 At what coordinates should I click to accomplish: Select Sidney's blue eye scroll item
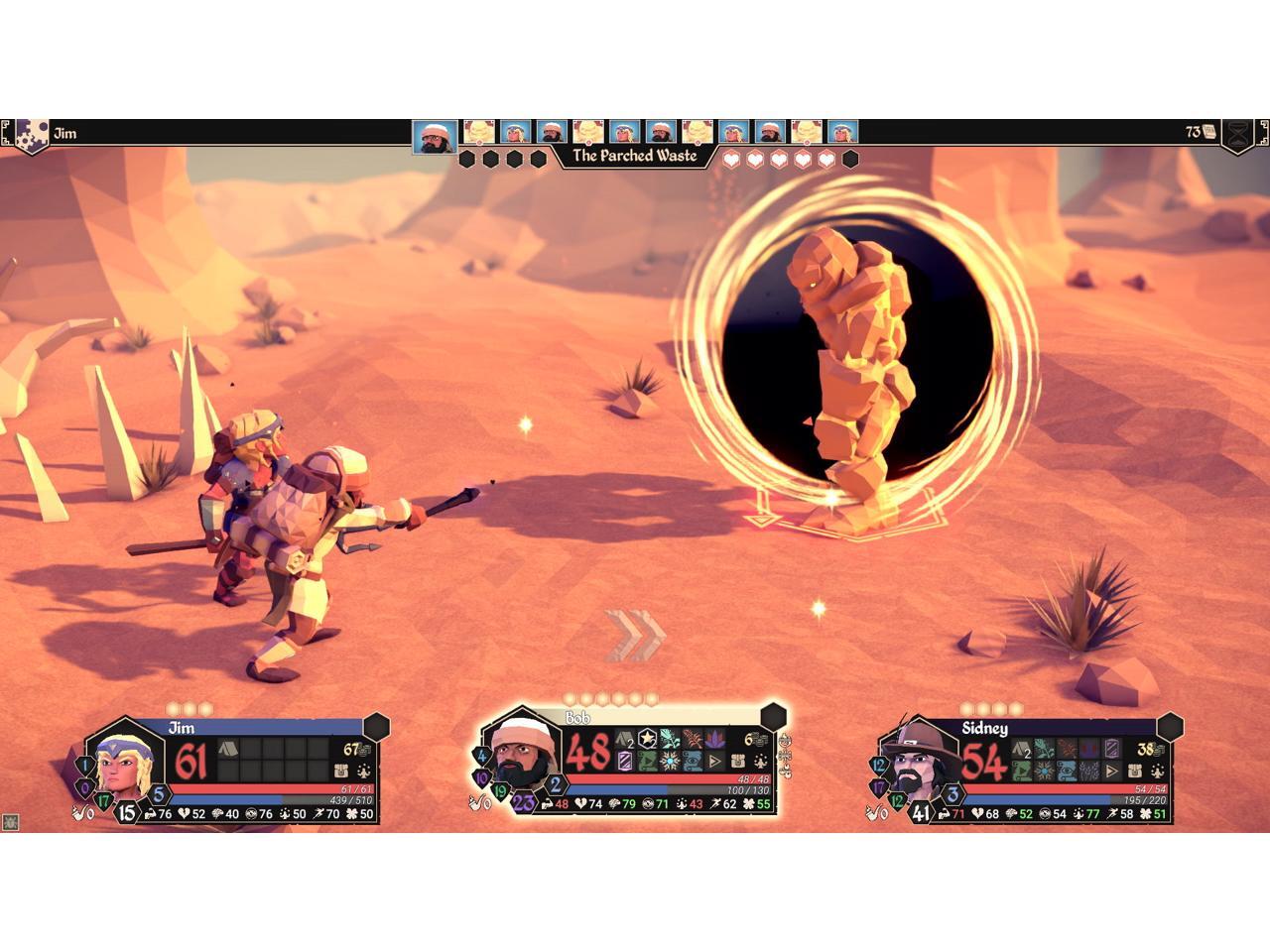coord(1067,771)
